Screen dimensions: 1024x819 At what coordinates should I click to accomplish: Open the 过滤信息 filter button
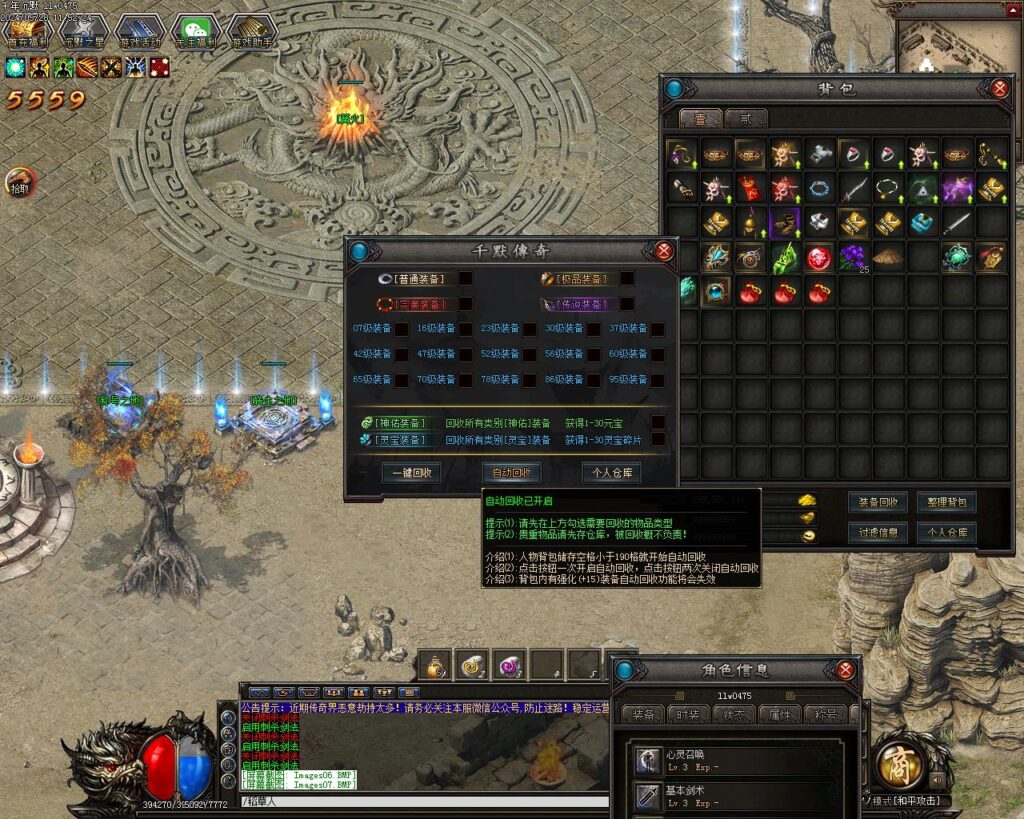[x=878, y=532]
